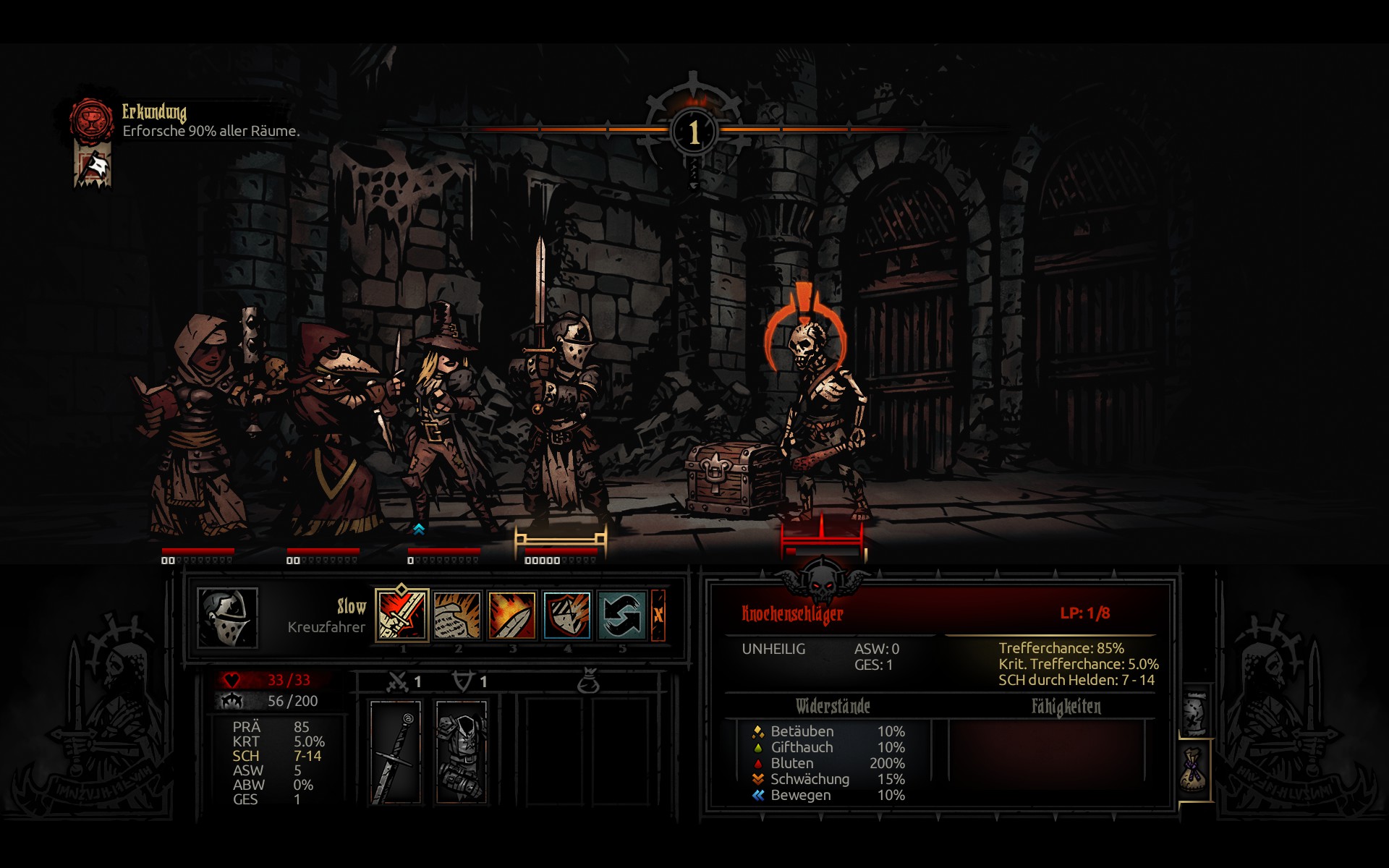Select the grave robber hero in hat

(x=443, y=412)
